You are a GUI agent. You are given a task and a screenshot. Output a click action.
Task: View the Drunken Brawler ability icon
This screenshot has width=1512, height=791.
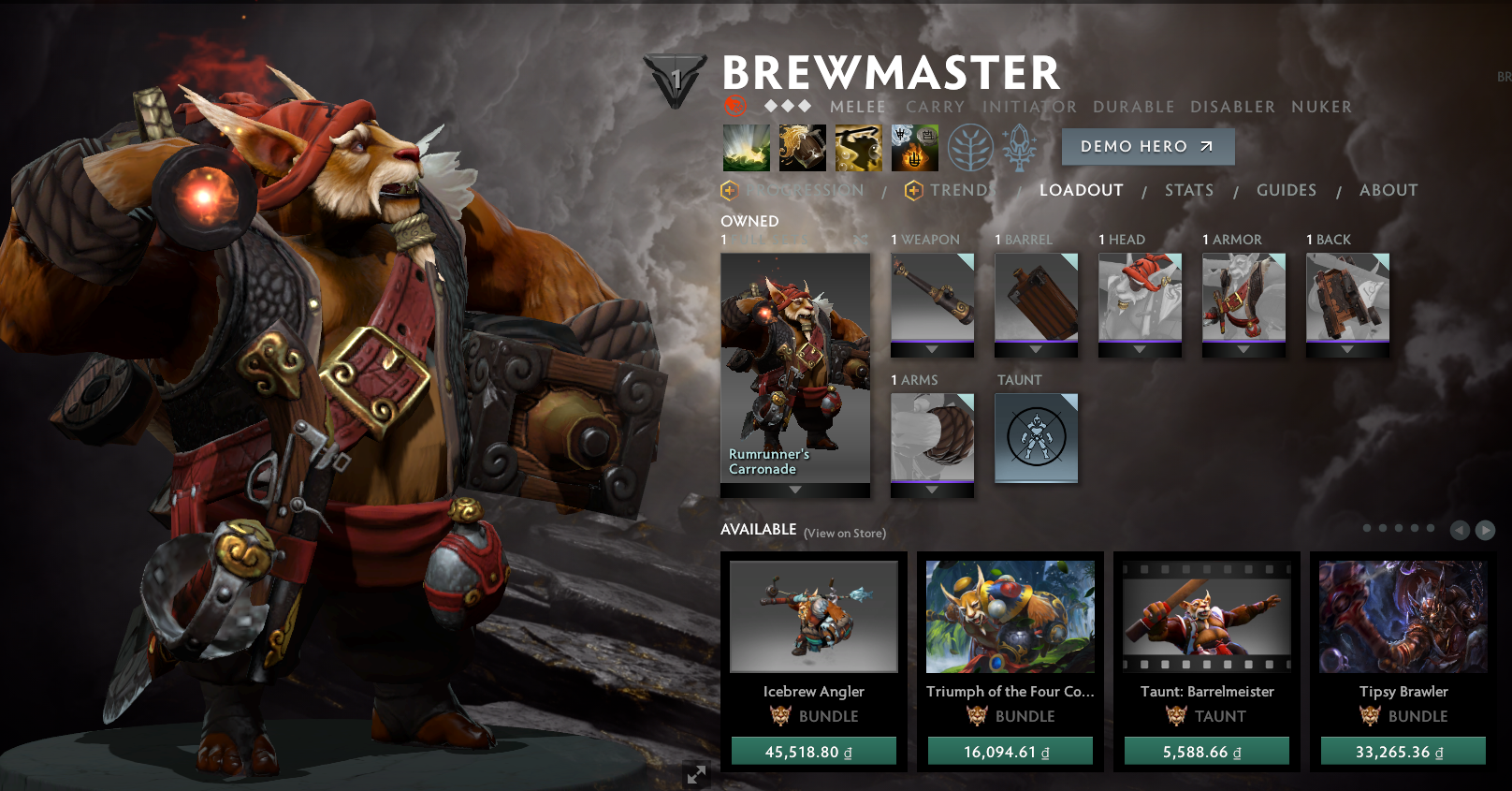[859, 148]
